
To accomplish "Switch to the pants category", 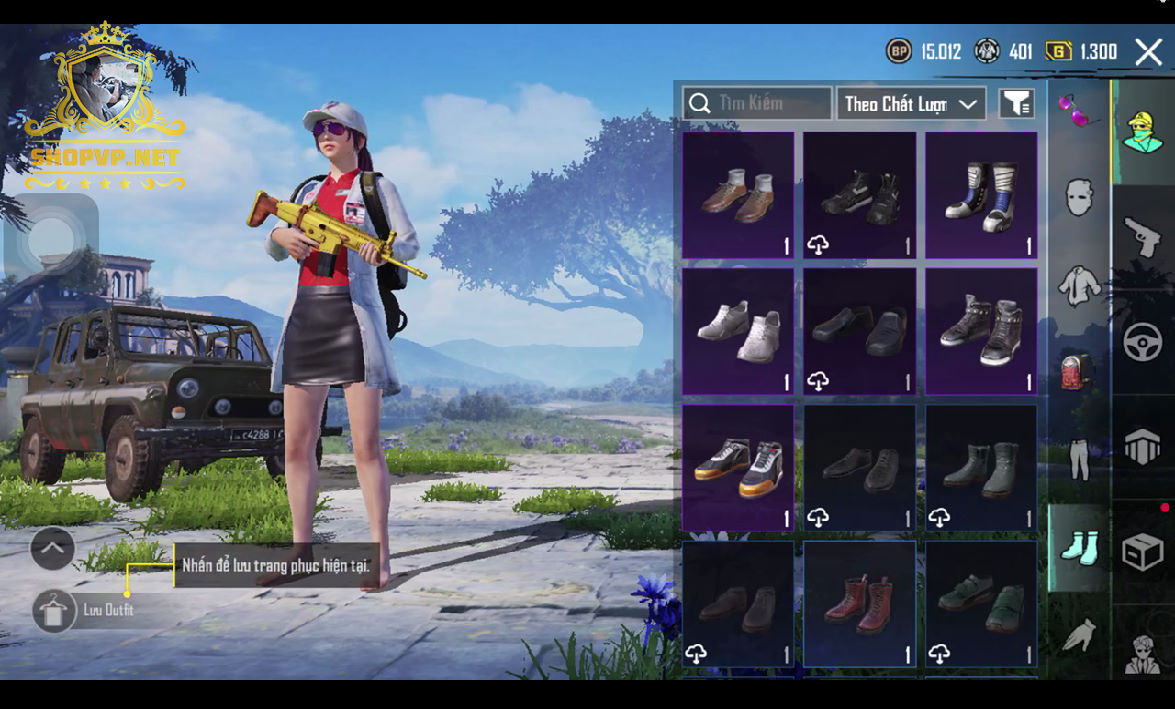I will coord(1079,459).
